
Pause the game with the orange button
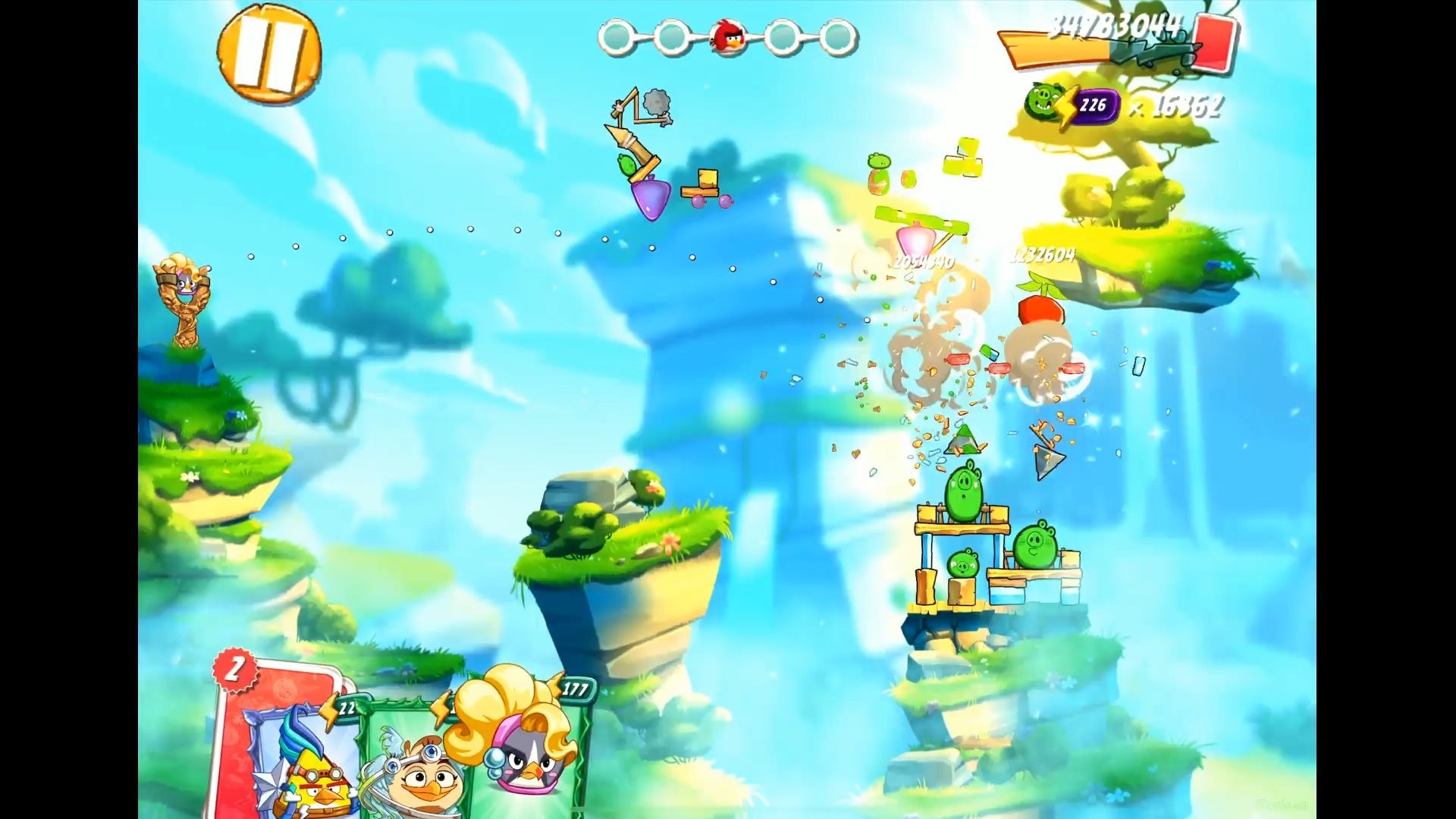pos(268,53)
